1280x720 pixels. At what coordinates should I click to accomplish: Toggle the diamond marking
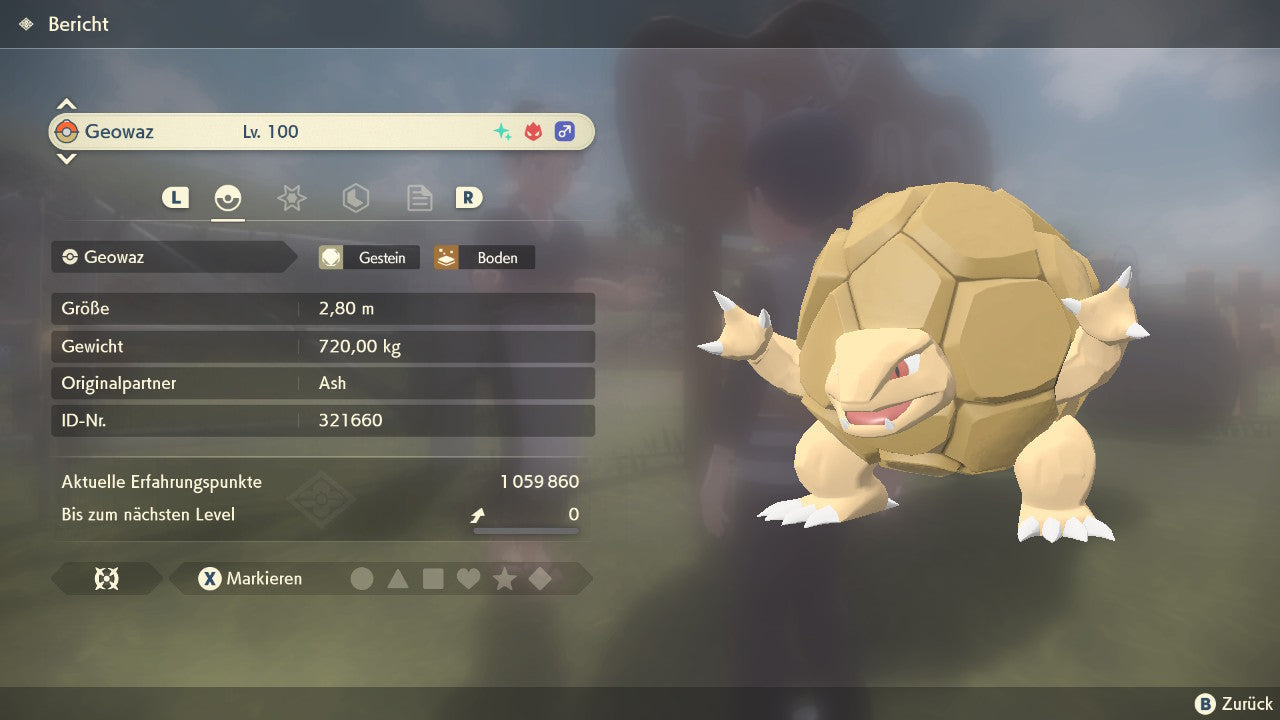pos(540,579)
